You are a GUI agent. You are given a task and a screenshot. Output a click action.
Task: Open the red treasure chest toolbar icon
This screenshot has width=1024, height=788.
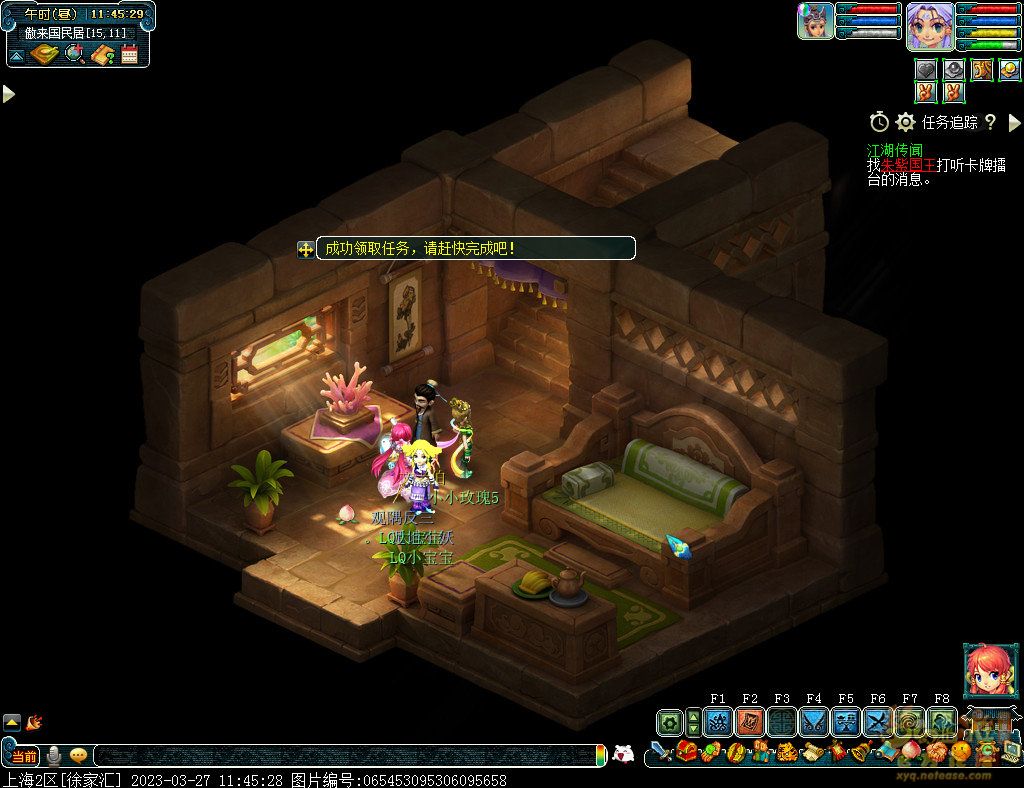pos(686,751)
